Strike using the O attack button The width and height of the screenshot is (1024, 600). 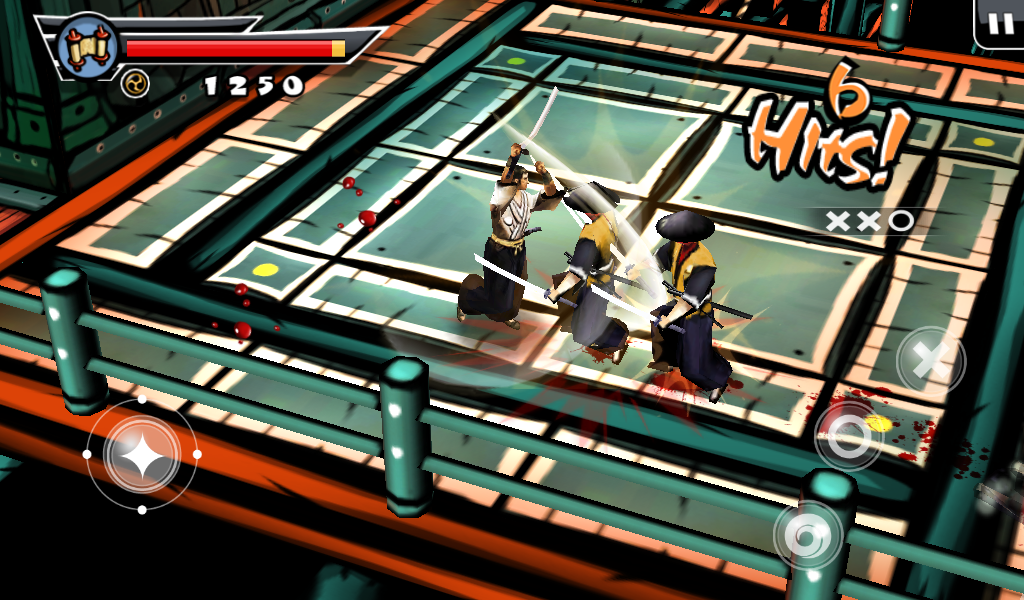coord(848,435)
